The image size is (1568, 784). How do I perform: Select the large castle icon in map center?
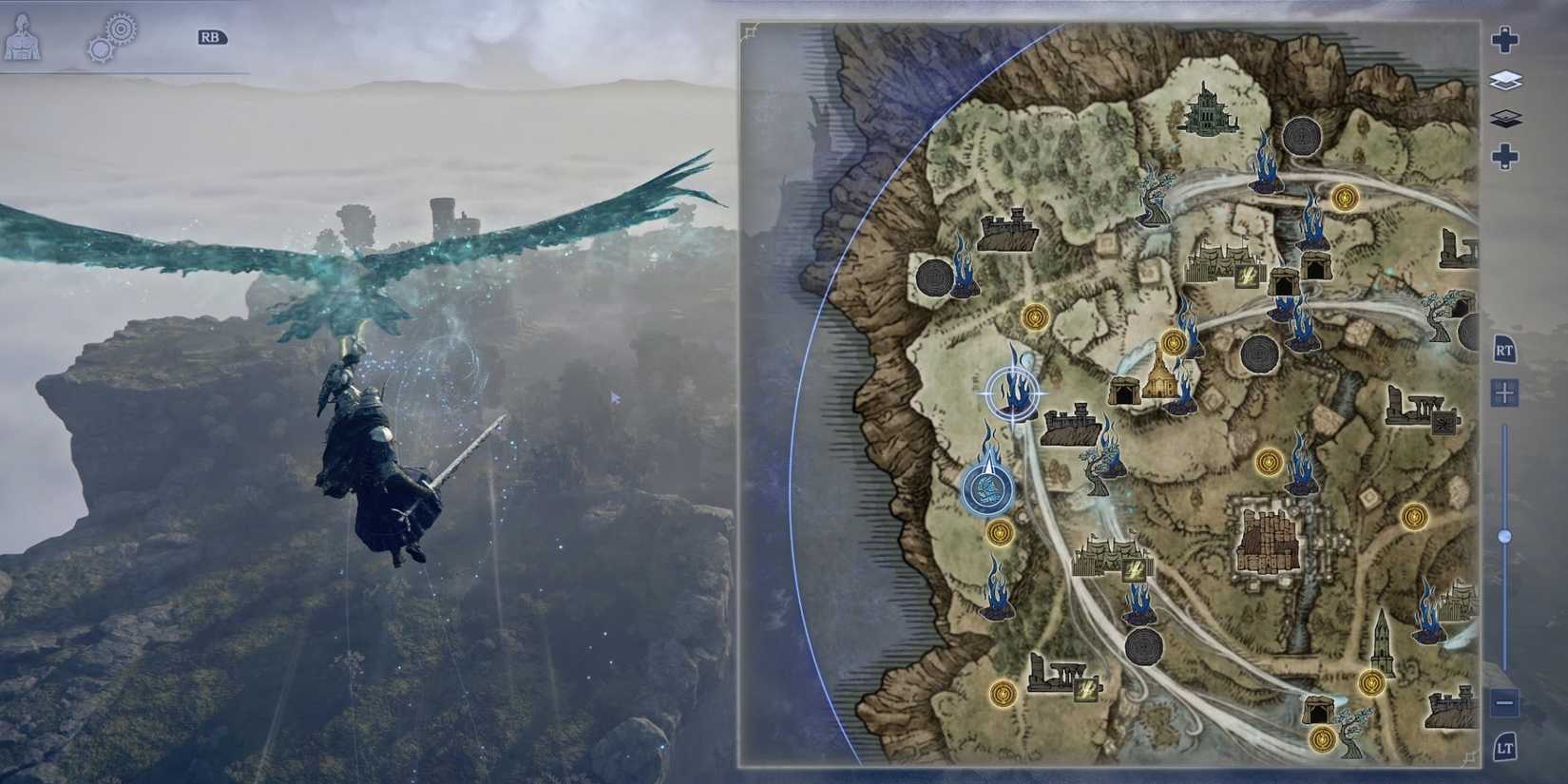(1269, 542)
